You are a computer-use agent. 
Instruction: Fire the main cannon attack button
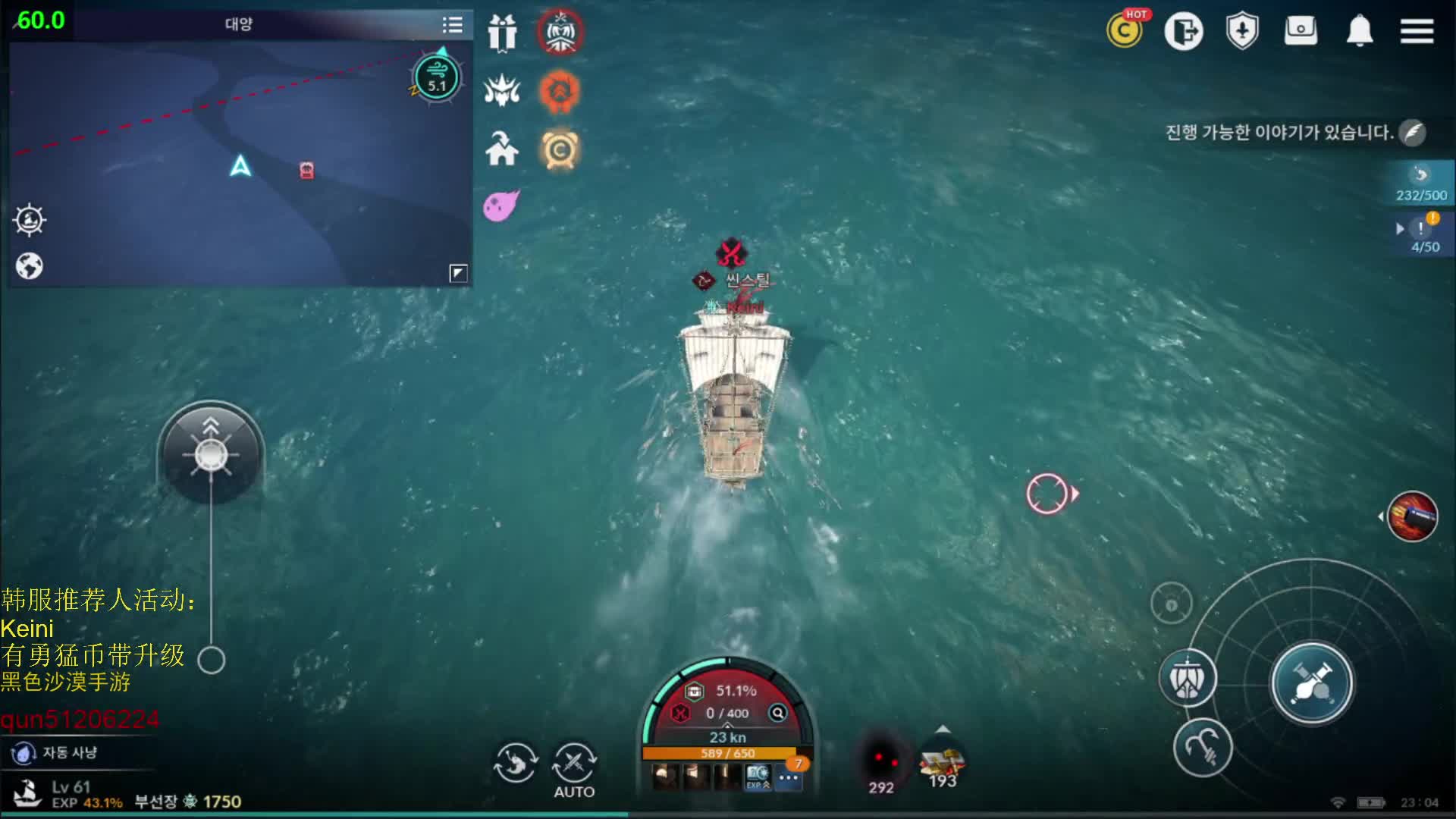(x=1311, y=682)
